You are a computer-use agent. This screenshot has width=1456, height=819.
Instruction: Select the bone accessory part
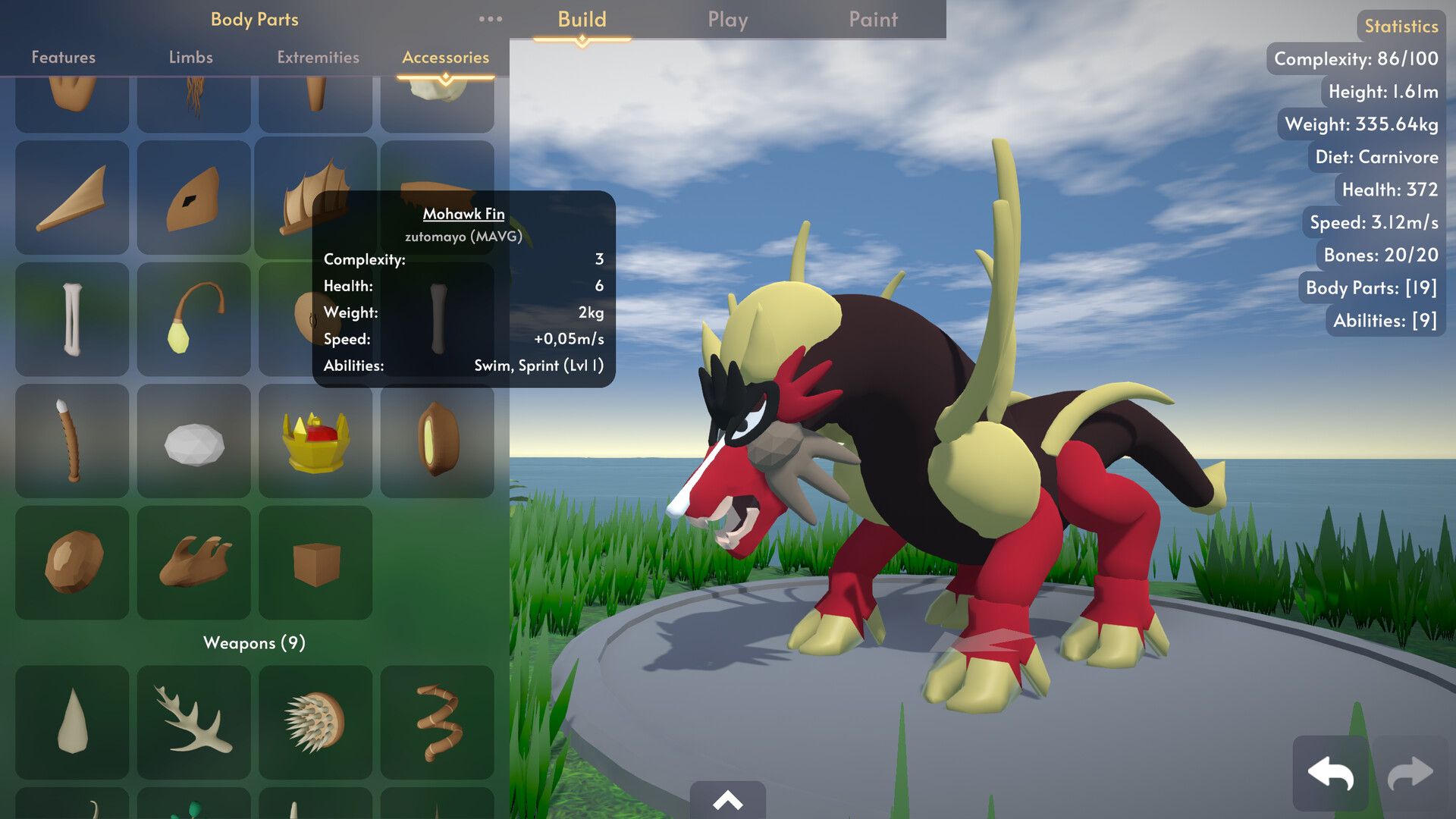[72, 318]
